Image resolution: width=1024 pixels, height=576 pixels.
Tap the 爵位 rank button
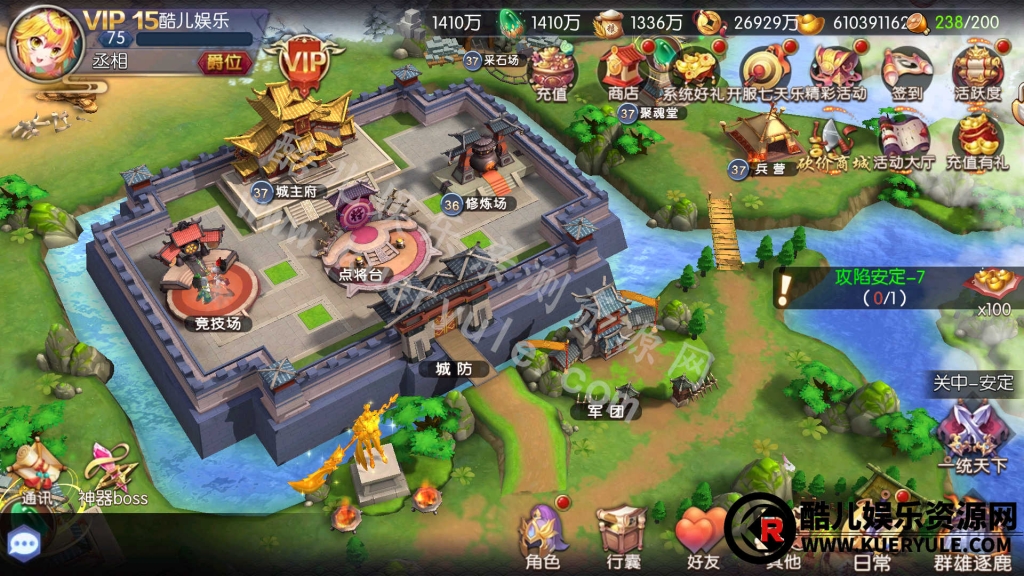pos(223,62)
